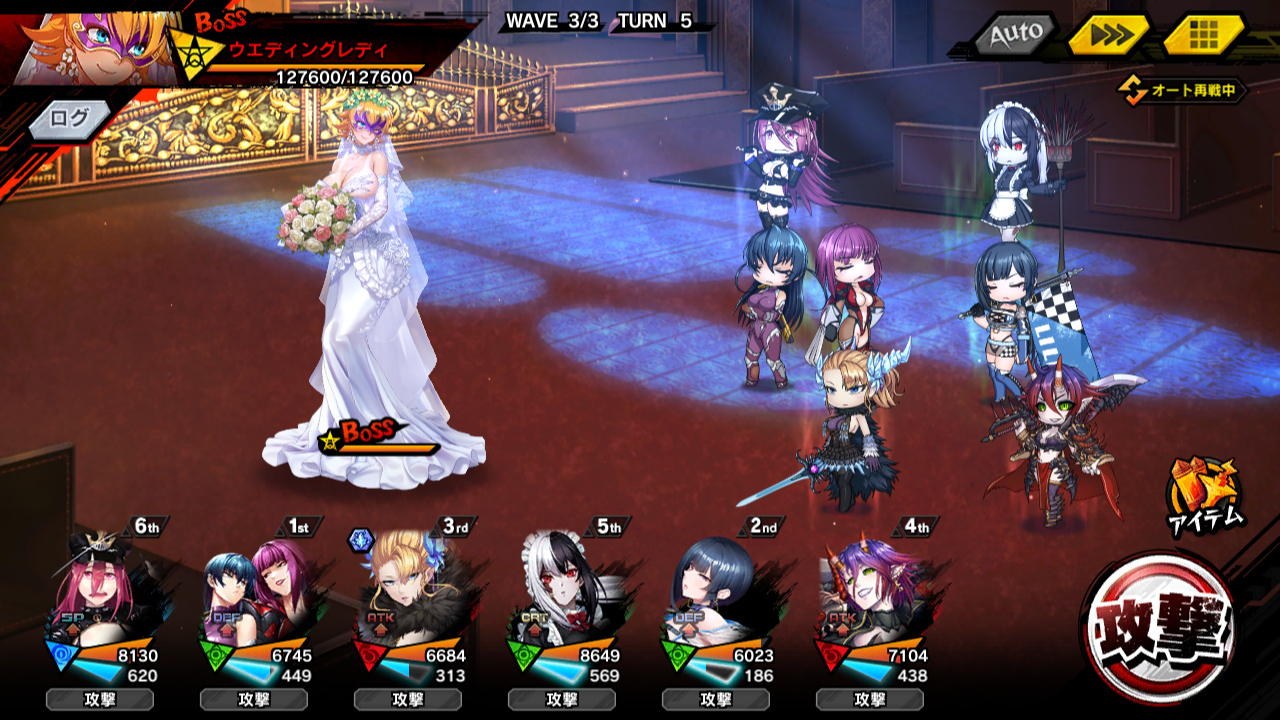
Task: Select the duo character portrait marked 1st
Action: point(260,591)
